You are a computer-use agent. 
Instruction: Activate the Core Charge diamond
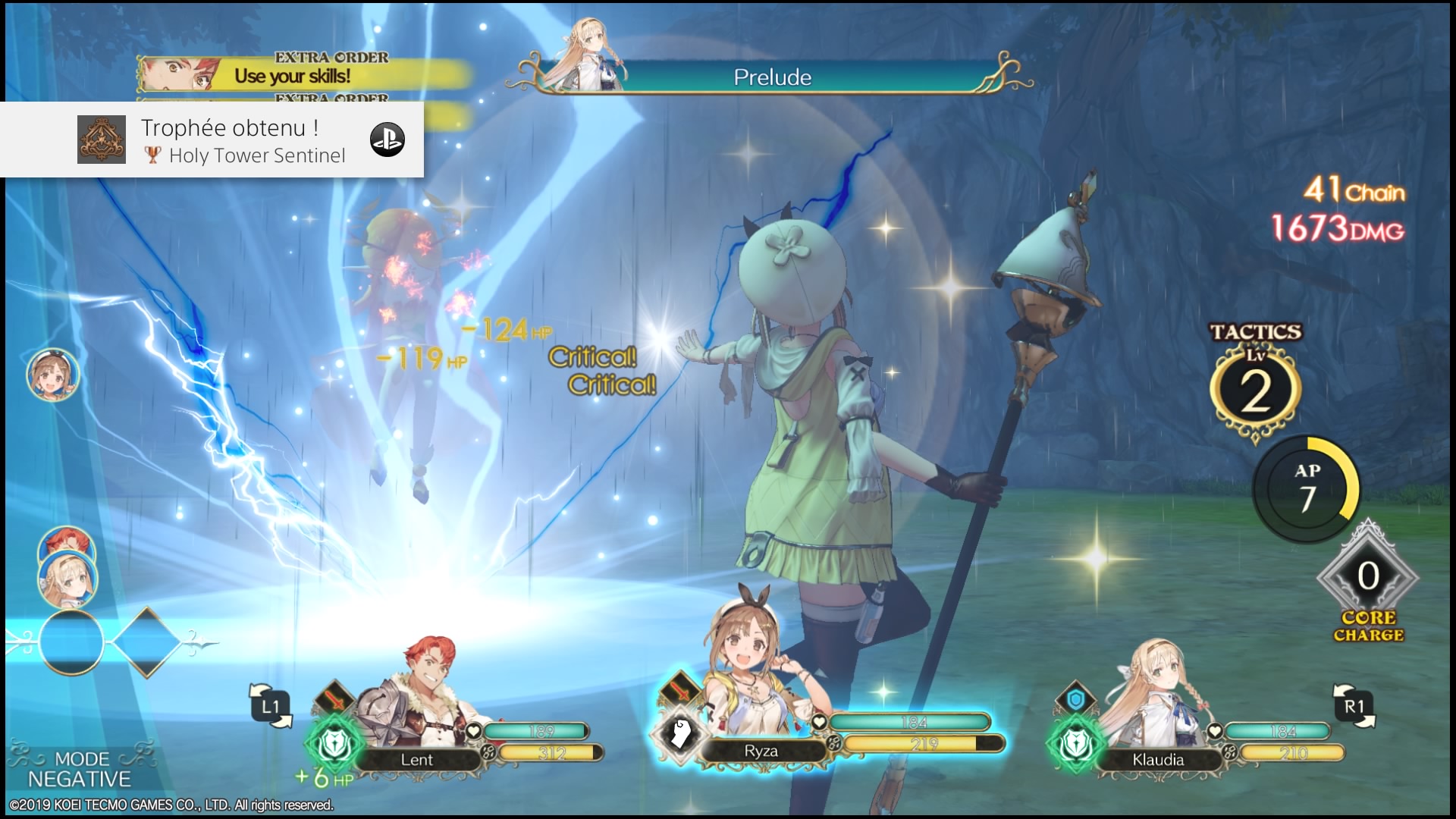(x=1368, y=578)
